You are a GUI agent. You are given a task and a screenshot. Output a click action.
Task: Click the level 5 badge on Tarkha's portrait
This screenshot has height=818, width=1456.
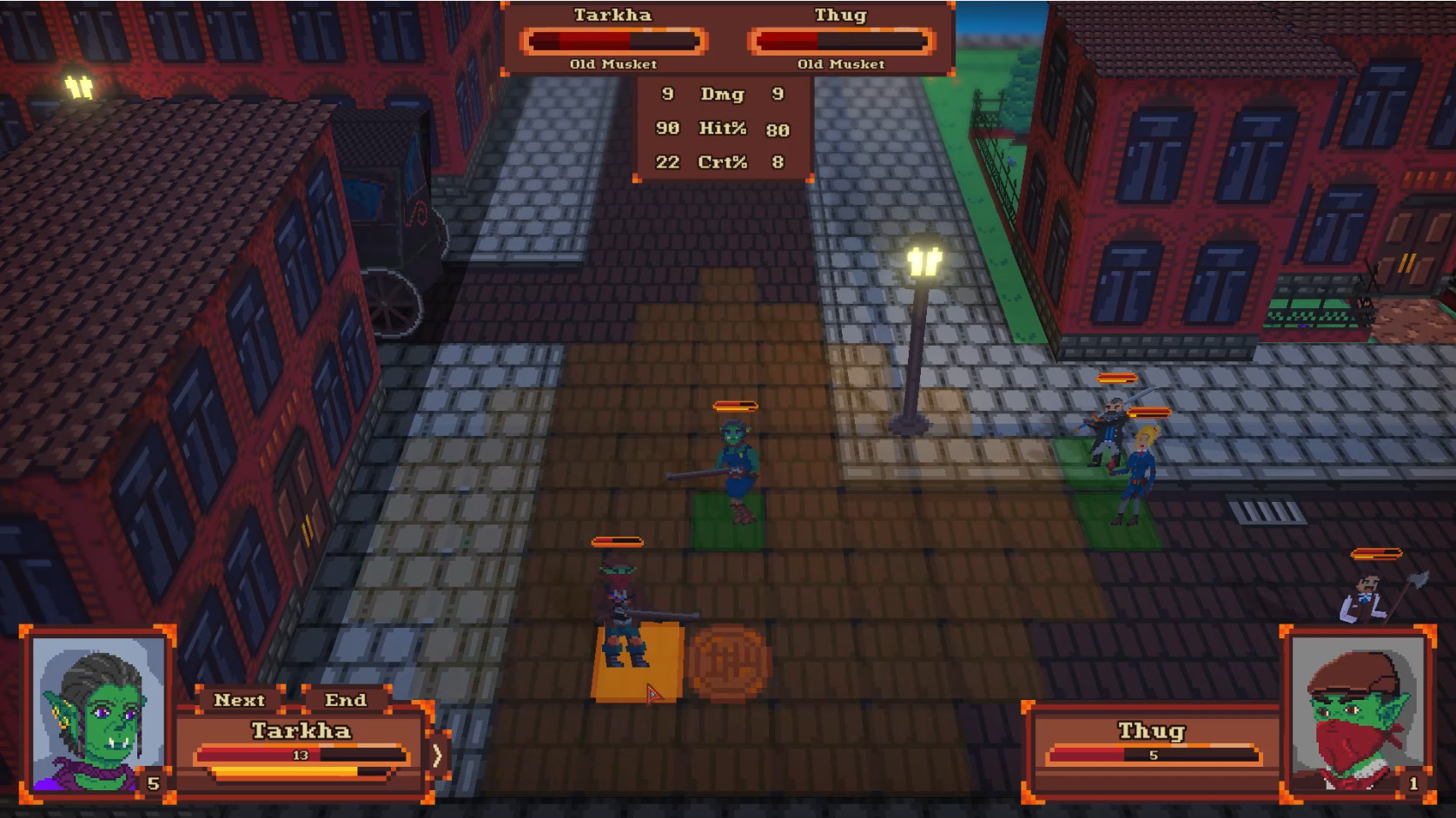click(x=152, y=784)
